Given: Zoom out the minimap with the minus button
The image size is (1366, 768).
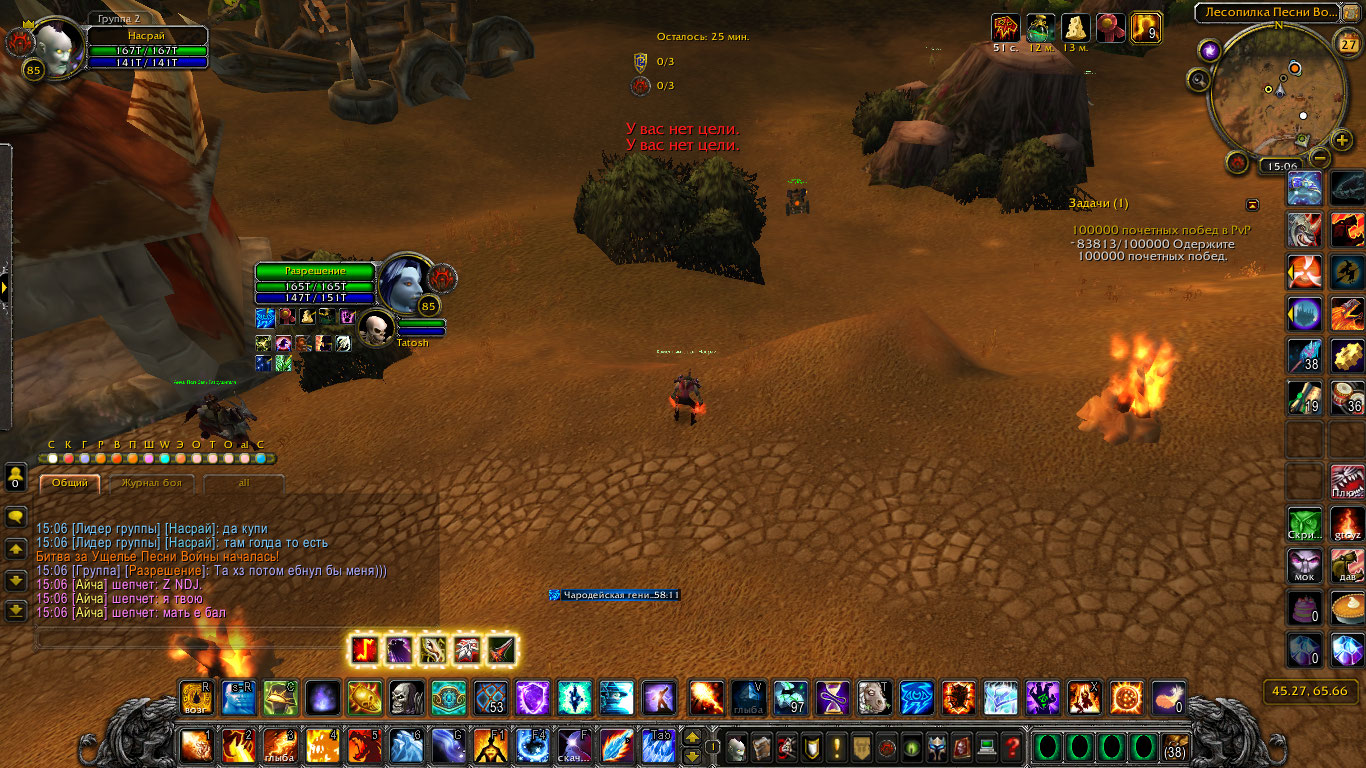Looking at the screenshot, I should (x=1321, y=157).
